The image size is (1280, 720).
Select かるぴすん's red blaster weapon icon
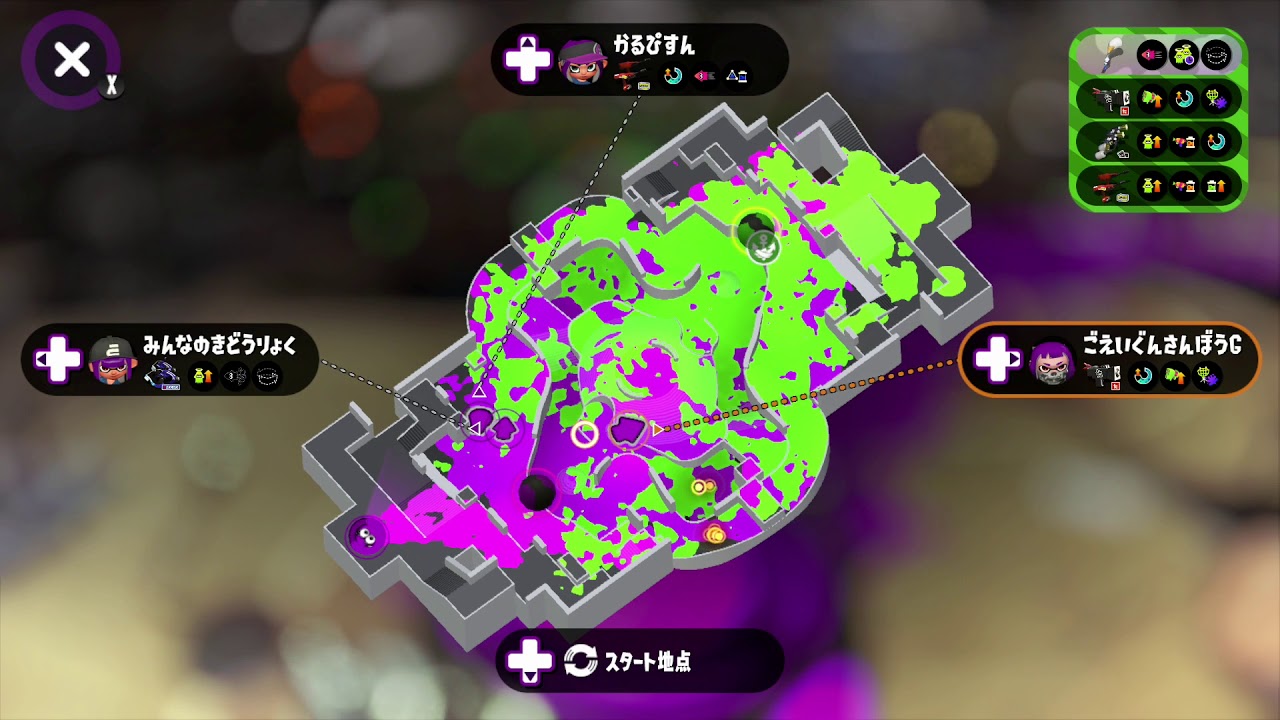point(630,72)
